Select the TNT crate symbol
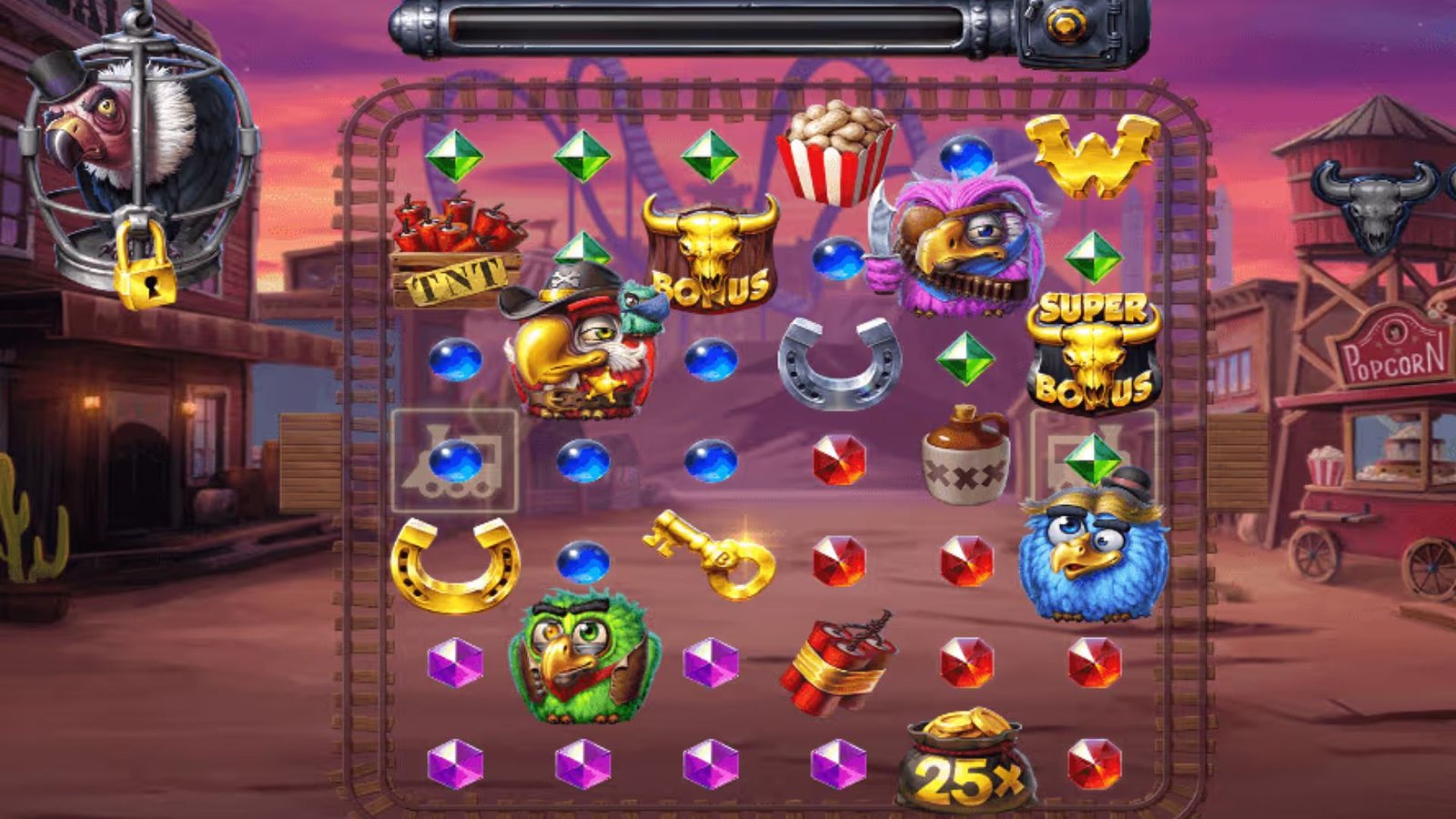This screenshot has height=819, width=1456. tap(456, 253)
